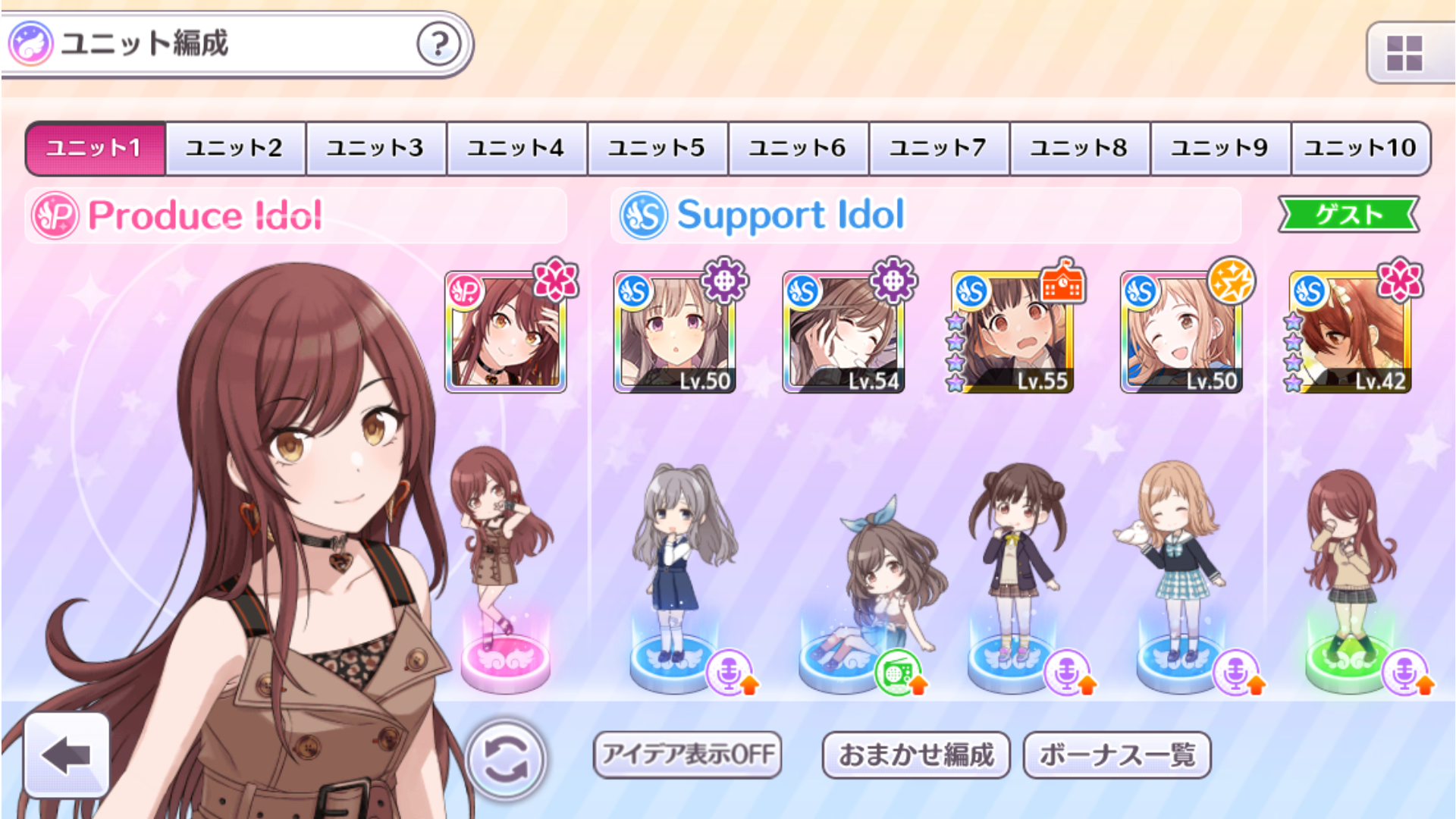The width and height of the screenshot is (1456, 819).
Task: Open the help question mark button
Action: 438,44
